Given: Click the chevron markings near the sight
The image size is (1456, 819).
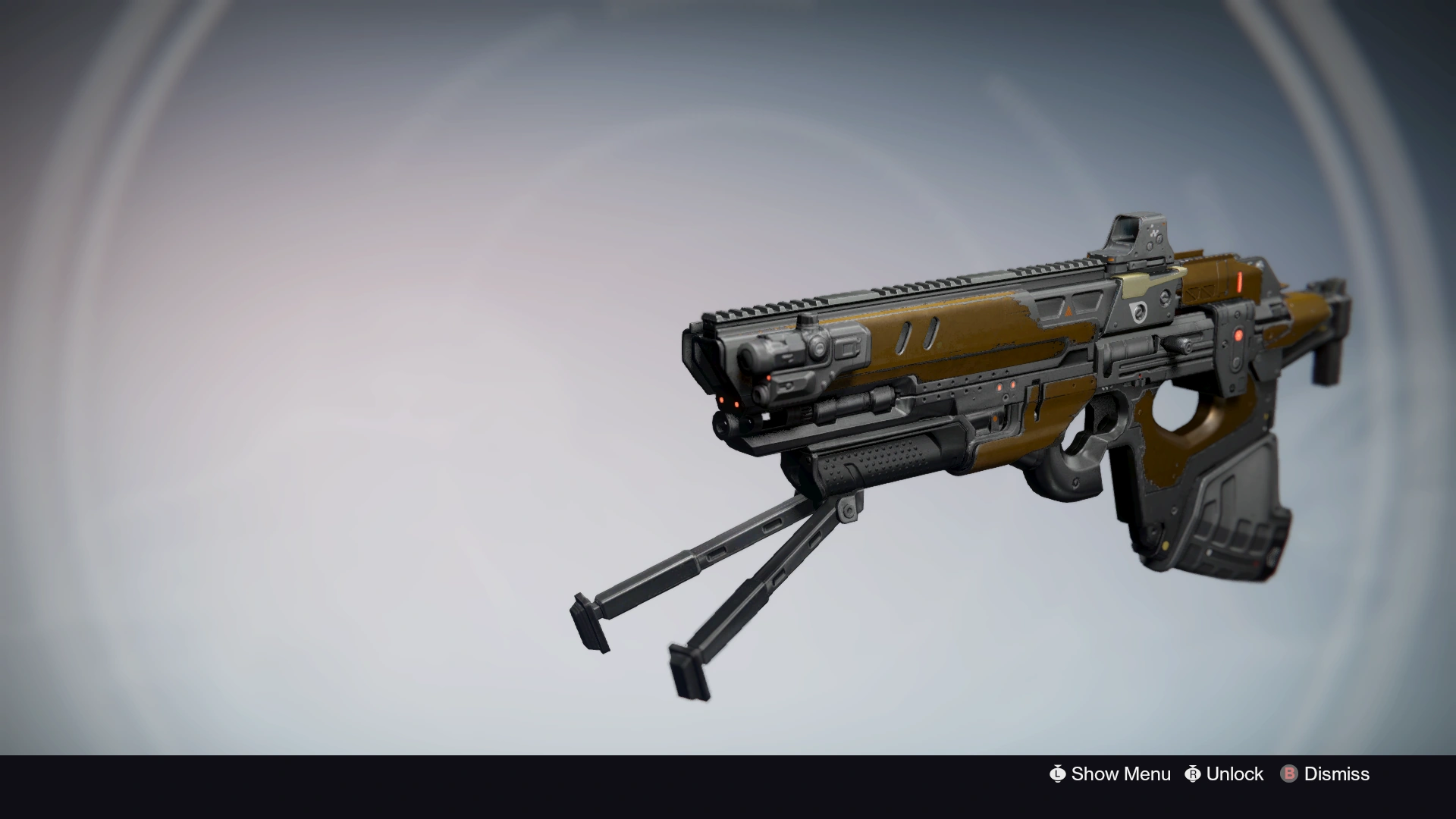Looking at the screenshot, I should (1198, 292).
